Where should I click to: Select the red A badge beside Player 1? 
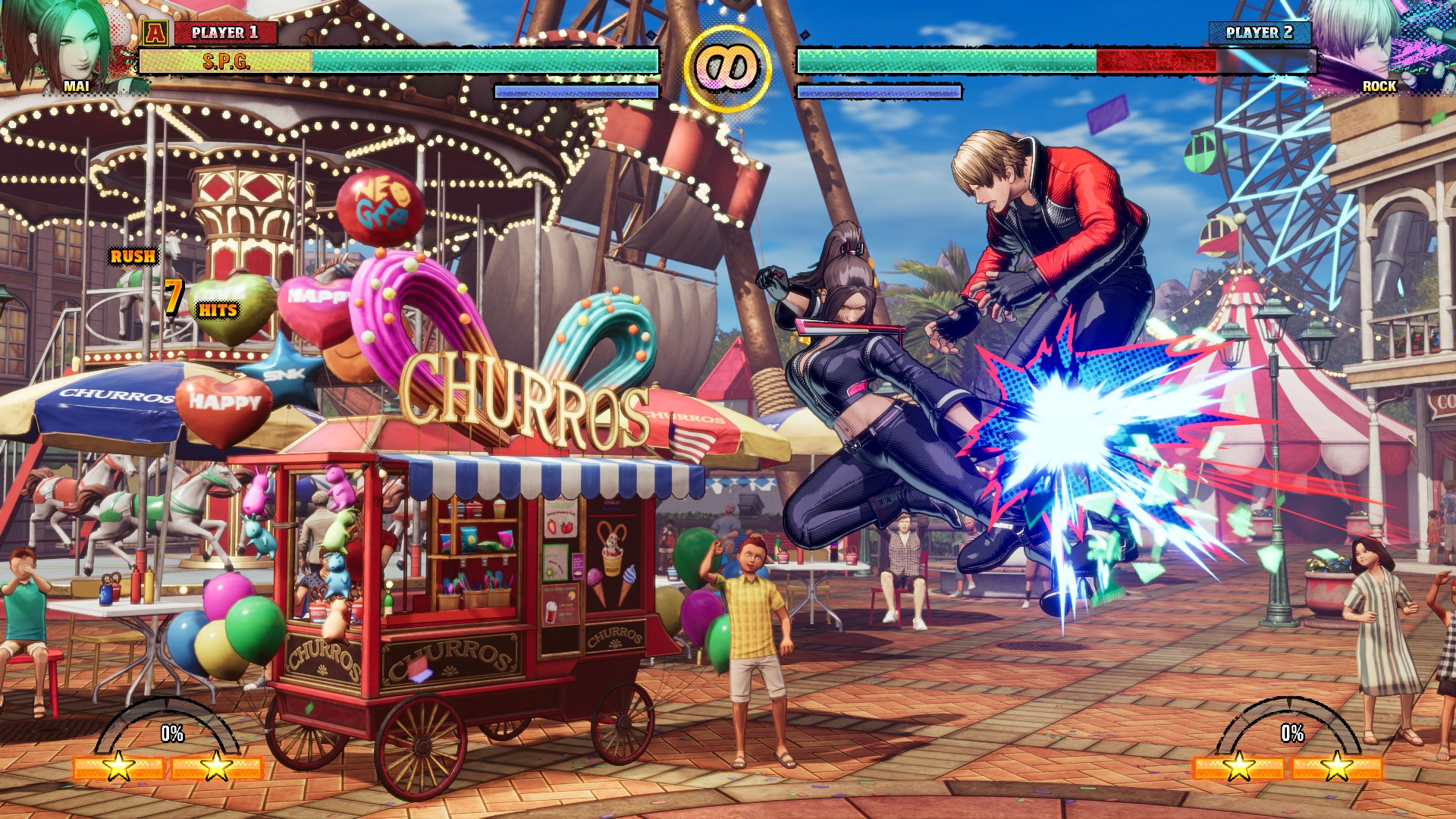coord(155,33)
